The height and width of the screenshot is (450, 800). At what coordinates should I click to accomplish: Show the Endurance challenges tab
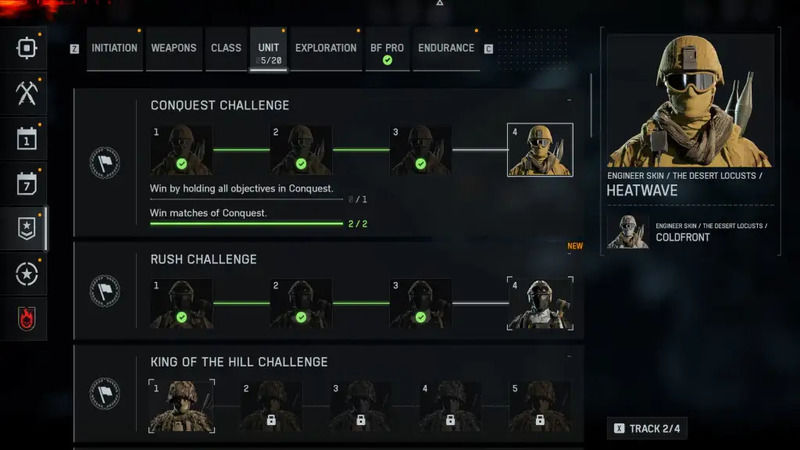point(446,48)
